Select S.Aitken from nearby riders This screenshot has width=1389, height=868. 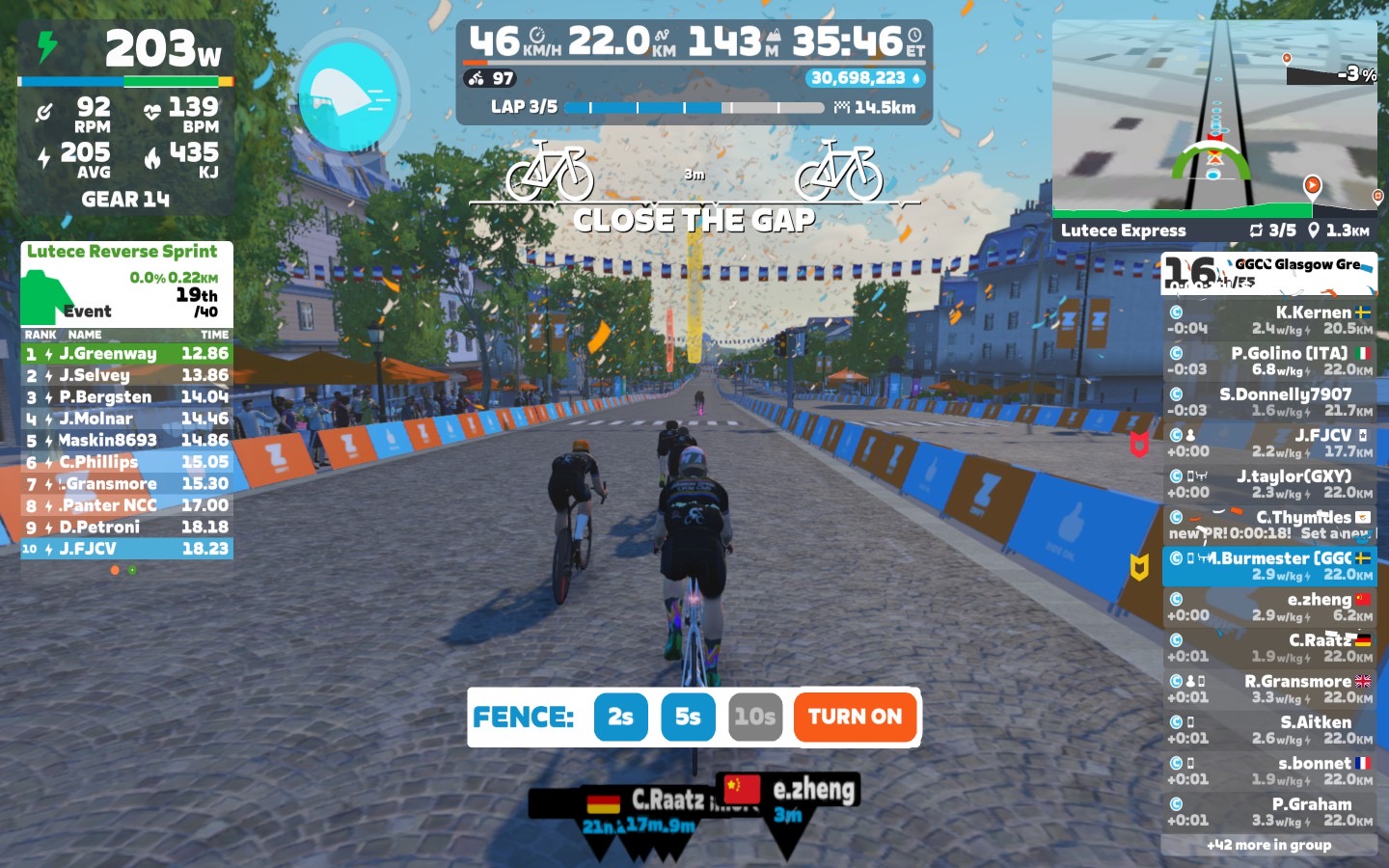pos(1268,730)
